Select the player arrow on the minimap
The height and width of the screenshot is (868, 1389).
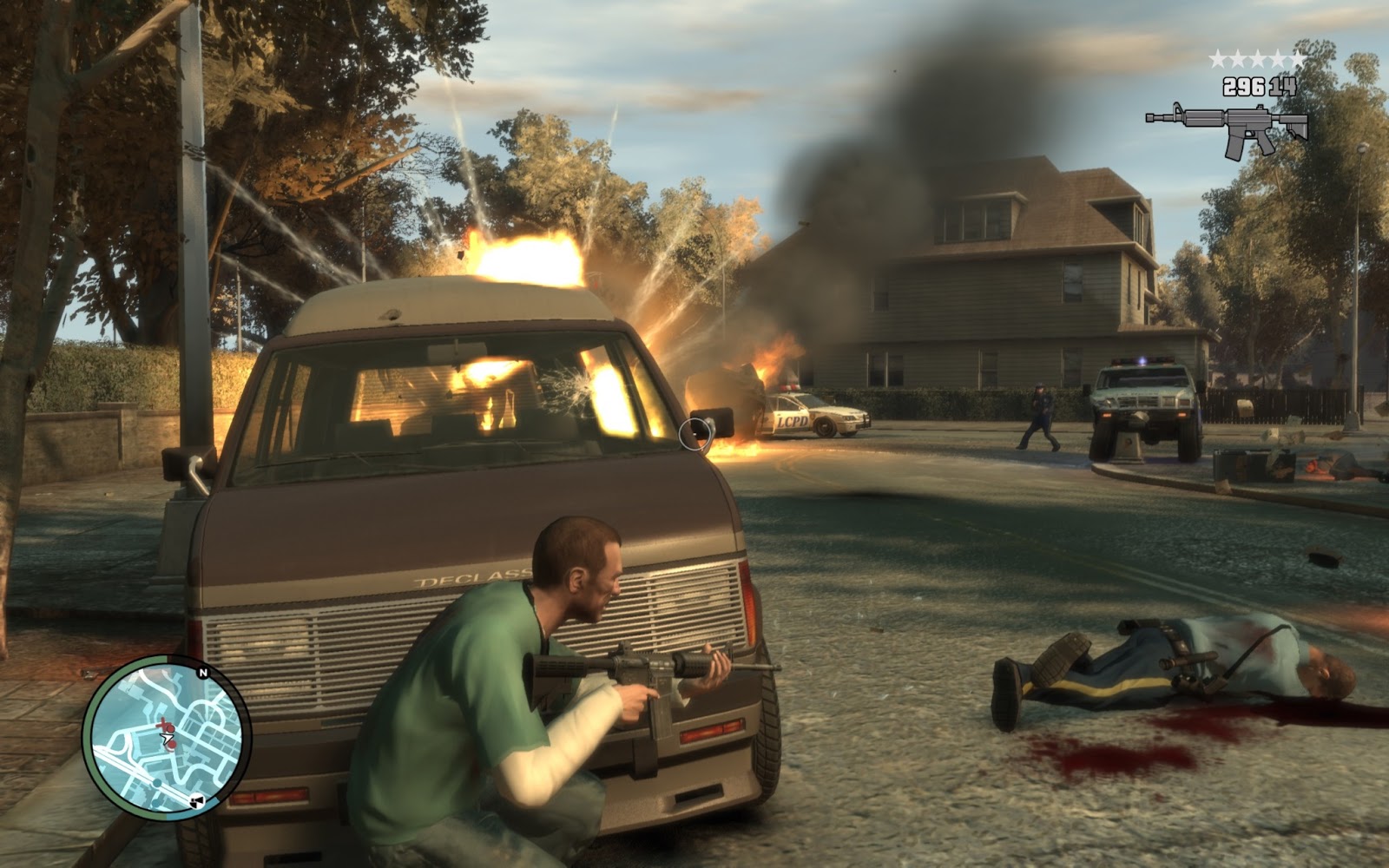click(x=167, y=738)
